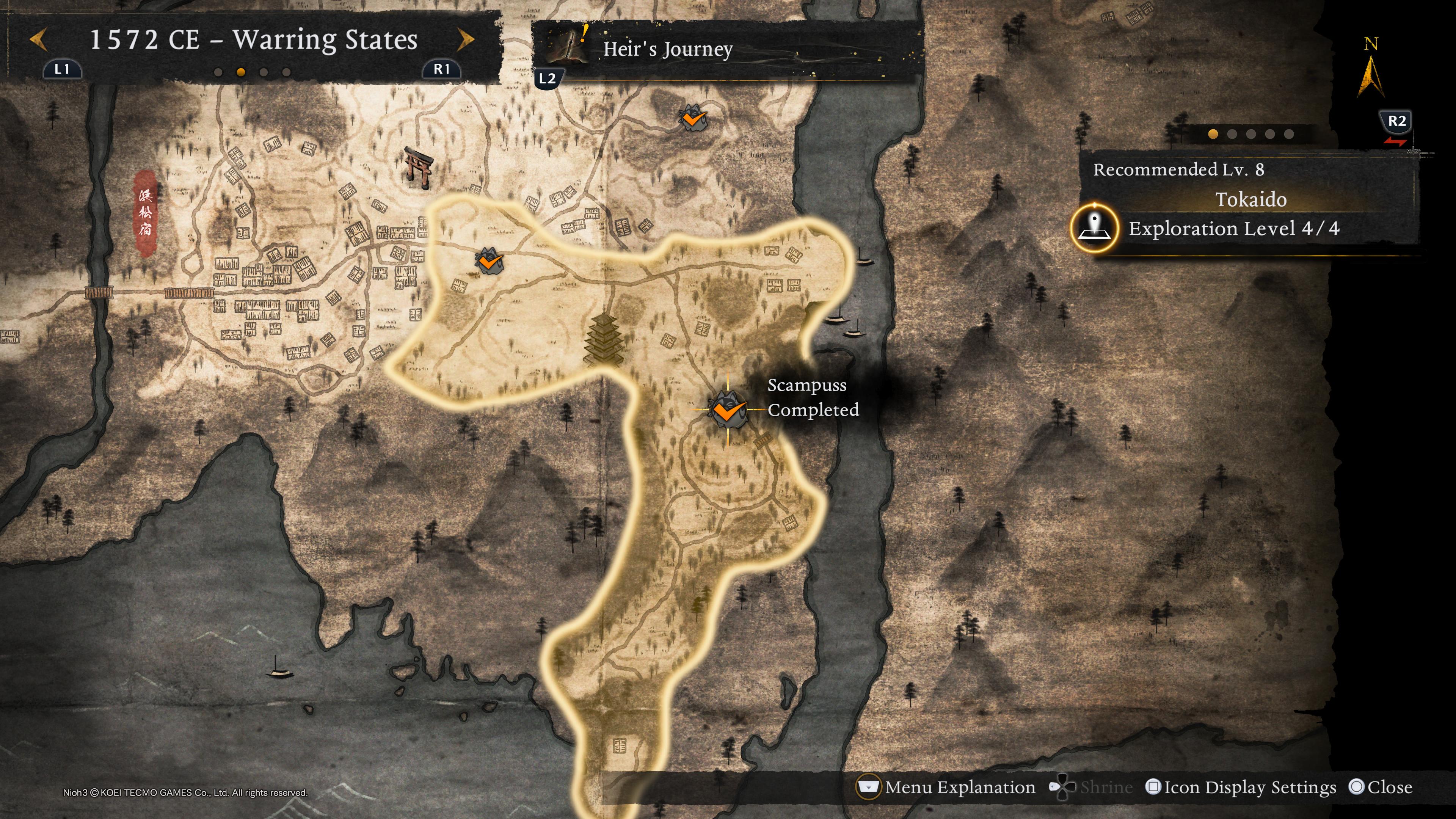Show the Menu Explanation

click(947, 788)
